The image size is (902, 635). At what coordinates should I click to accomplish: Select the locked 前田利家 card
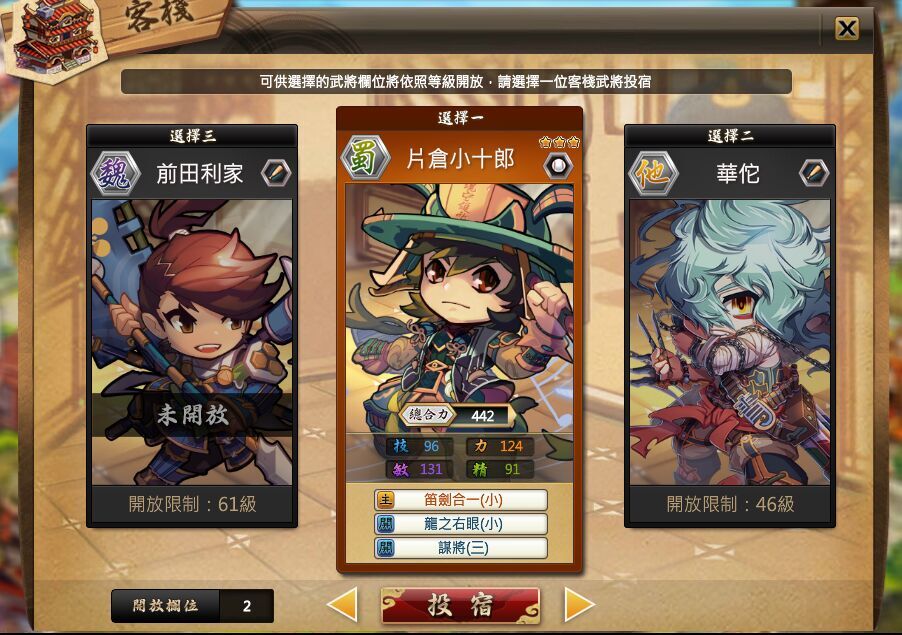[191, 340]
